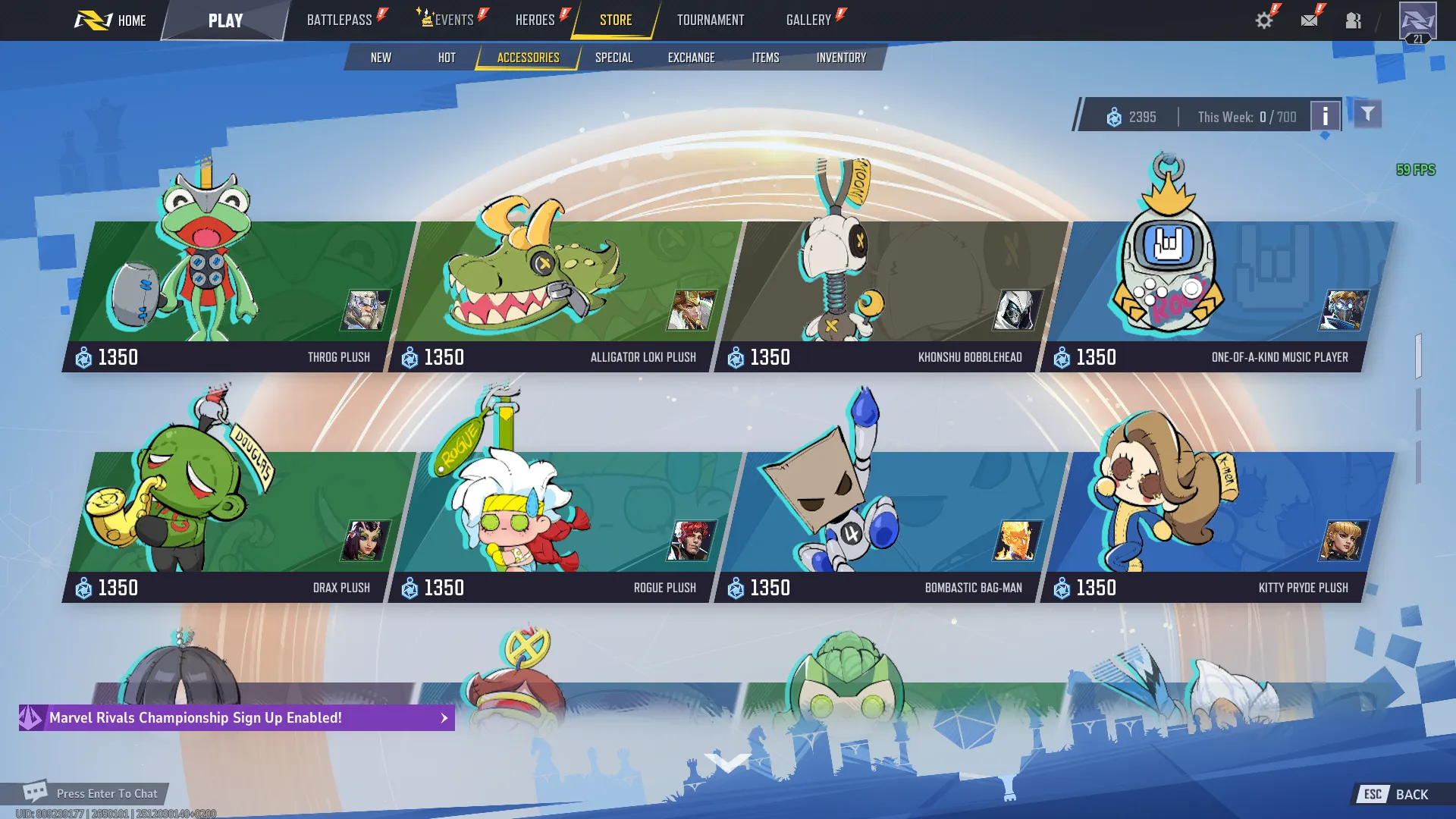Open the Gallery menu item
The height and width of the screenshot is (819, 1456).
coord(809,20)
